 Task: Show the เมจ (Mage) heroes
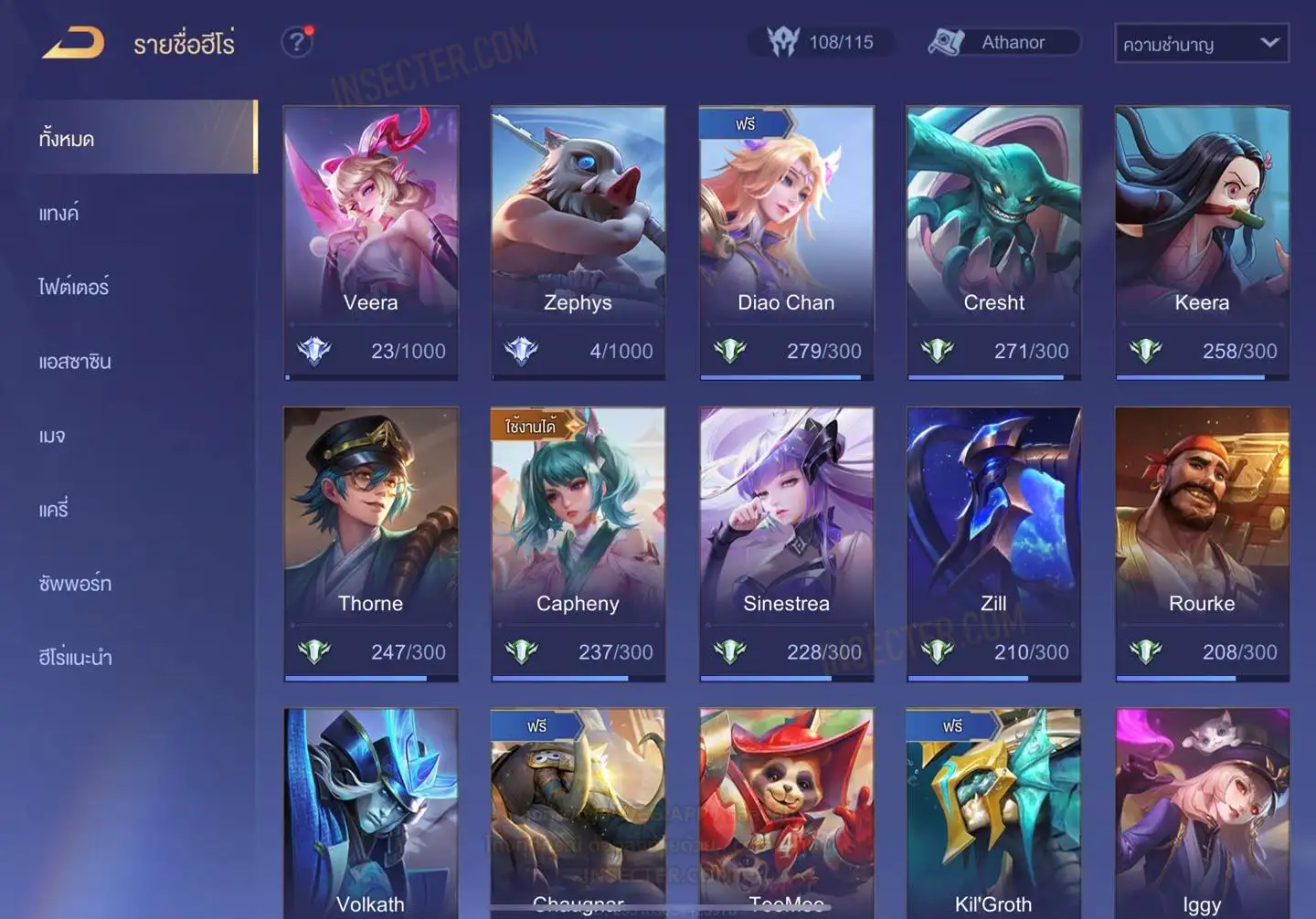[52, 436]
